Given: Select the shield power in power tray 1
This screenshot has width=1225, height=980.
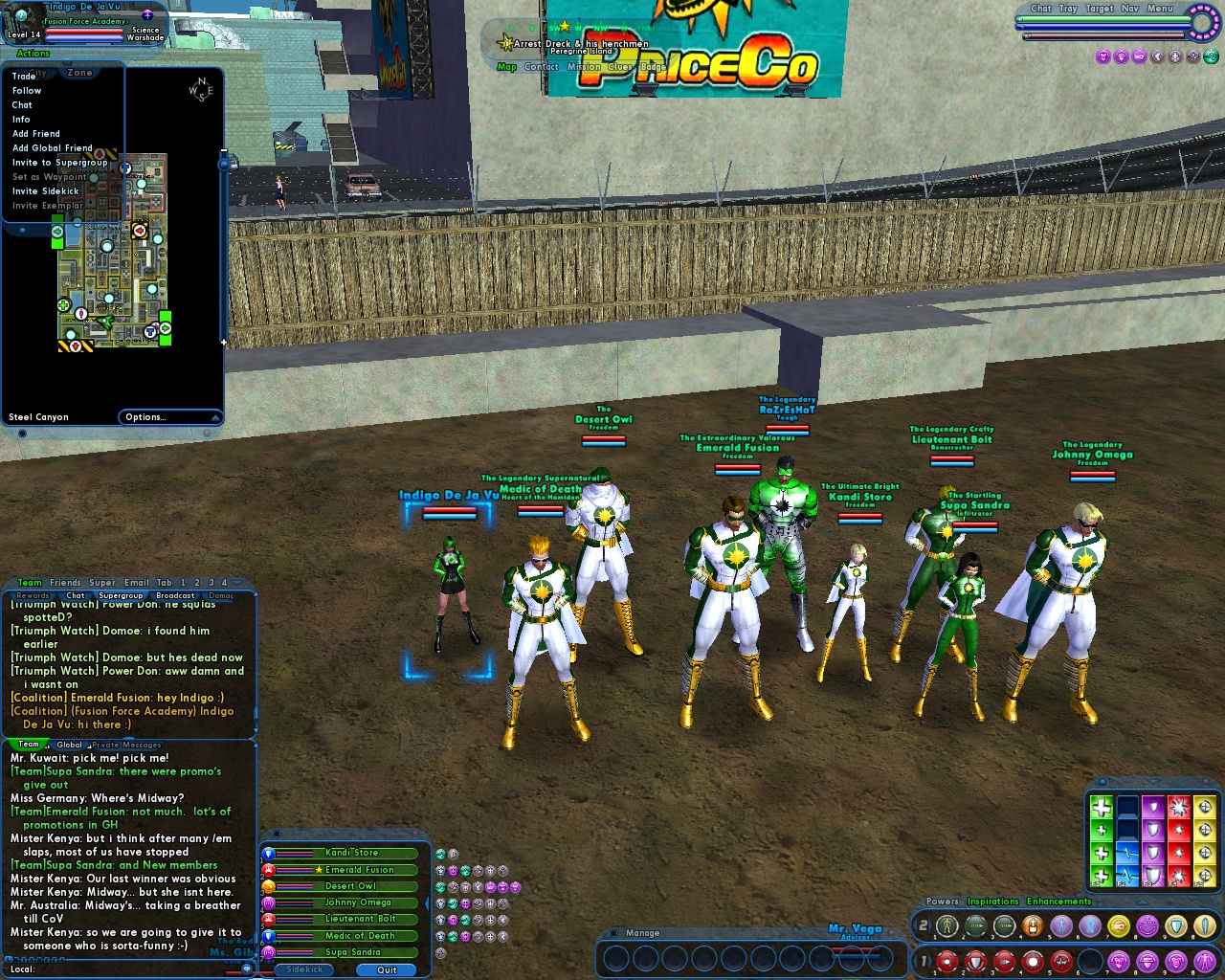Looking at the screenshot, I should (972, 960).
